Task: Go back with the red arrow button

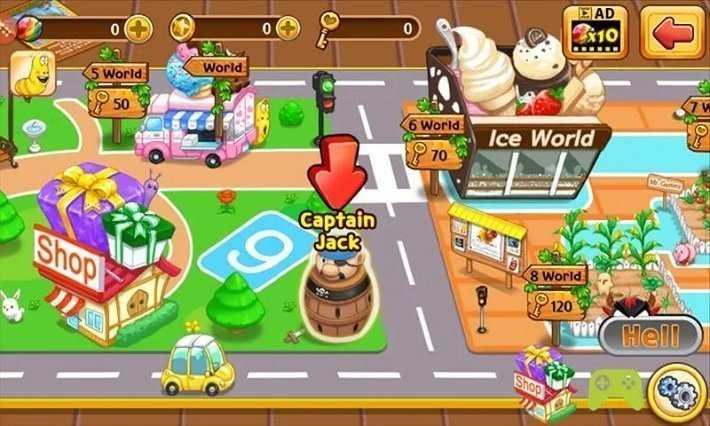Action: [672, 31]
